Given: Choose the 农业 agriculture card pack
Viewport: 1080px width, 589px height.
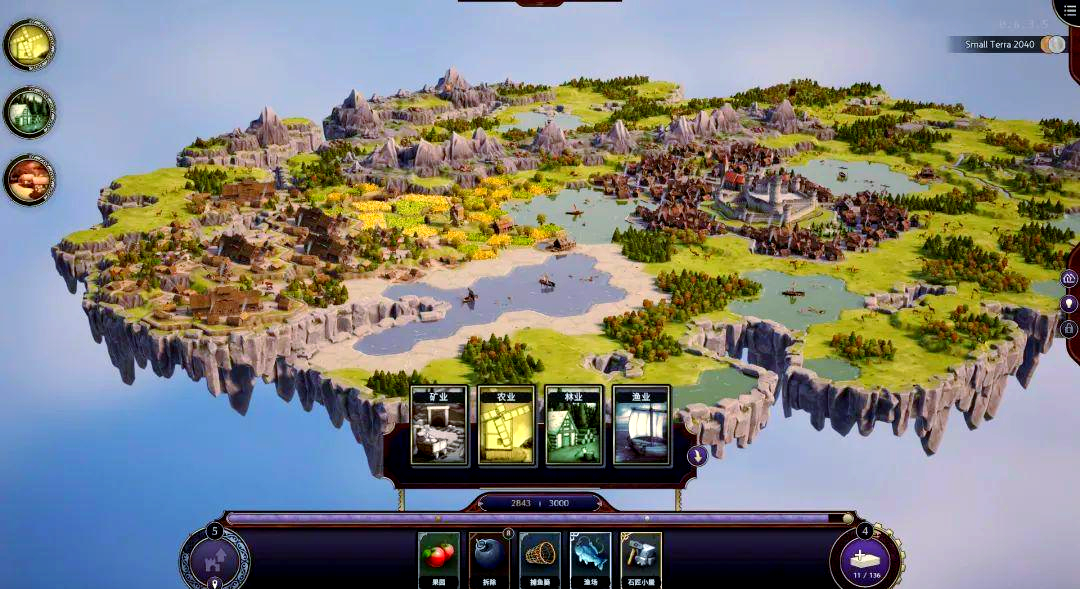Looking at the screenshot, I should pos(506,427).
